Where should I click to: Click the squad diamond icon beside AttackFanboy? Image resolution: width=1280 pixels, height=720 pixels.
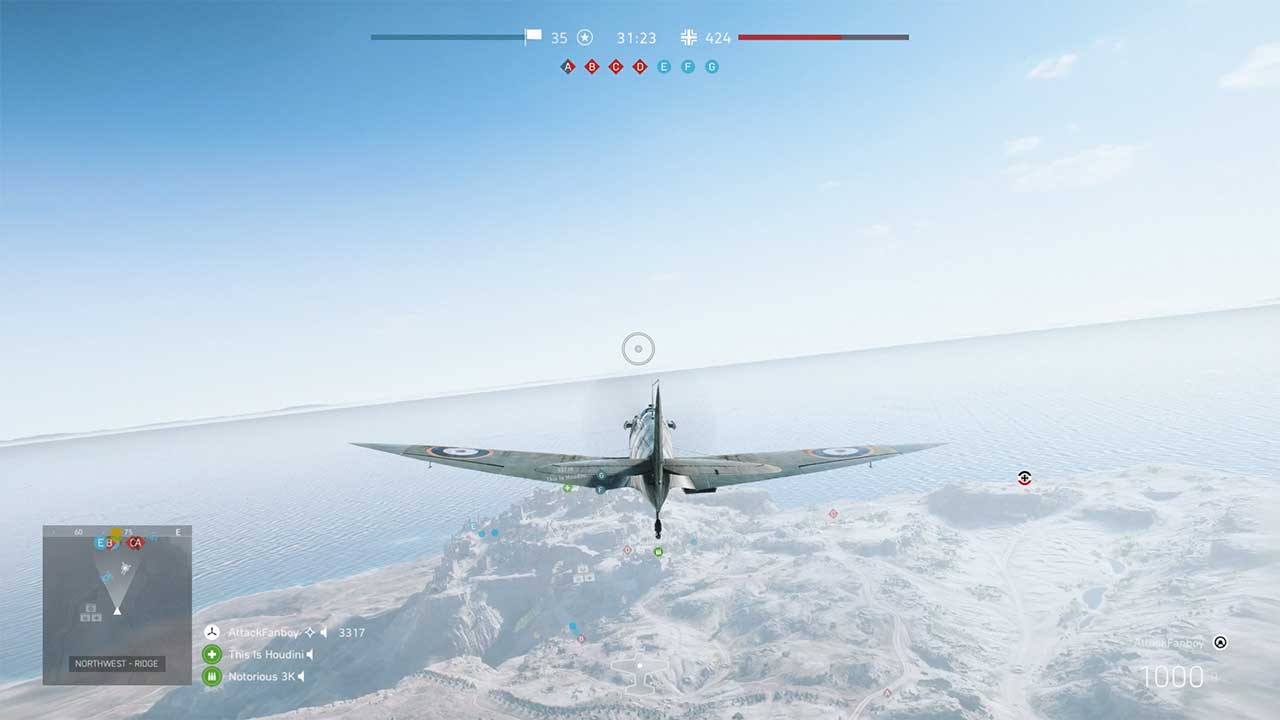(310, 632)
